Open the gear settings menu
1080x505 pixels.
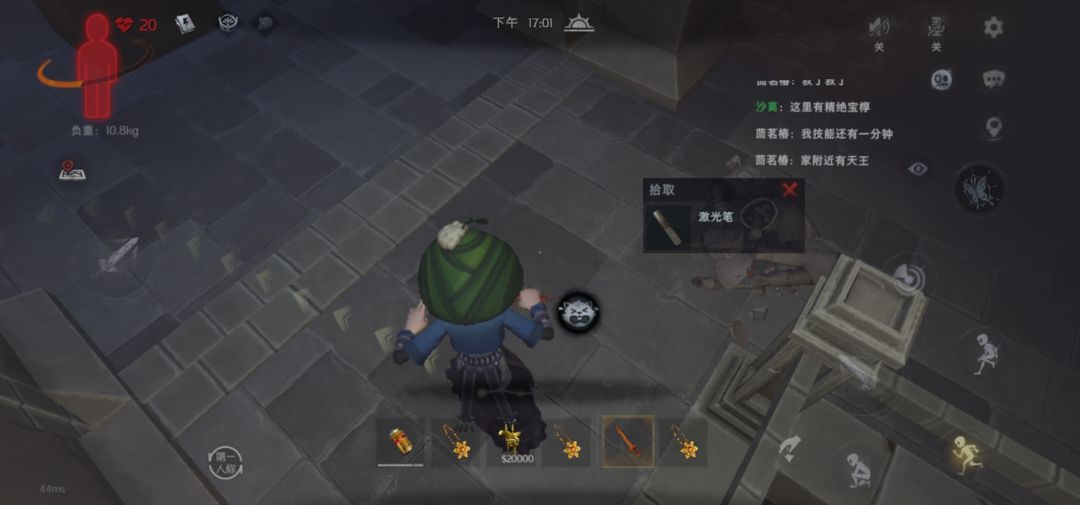(x=993, y=27)
